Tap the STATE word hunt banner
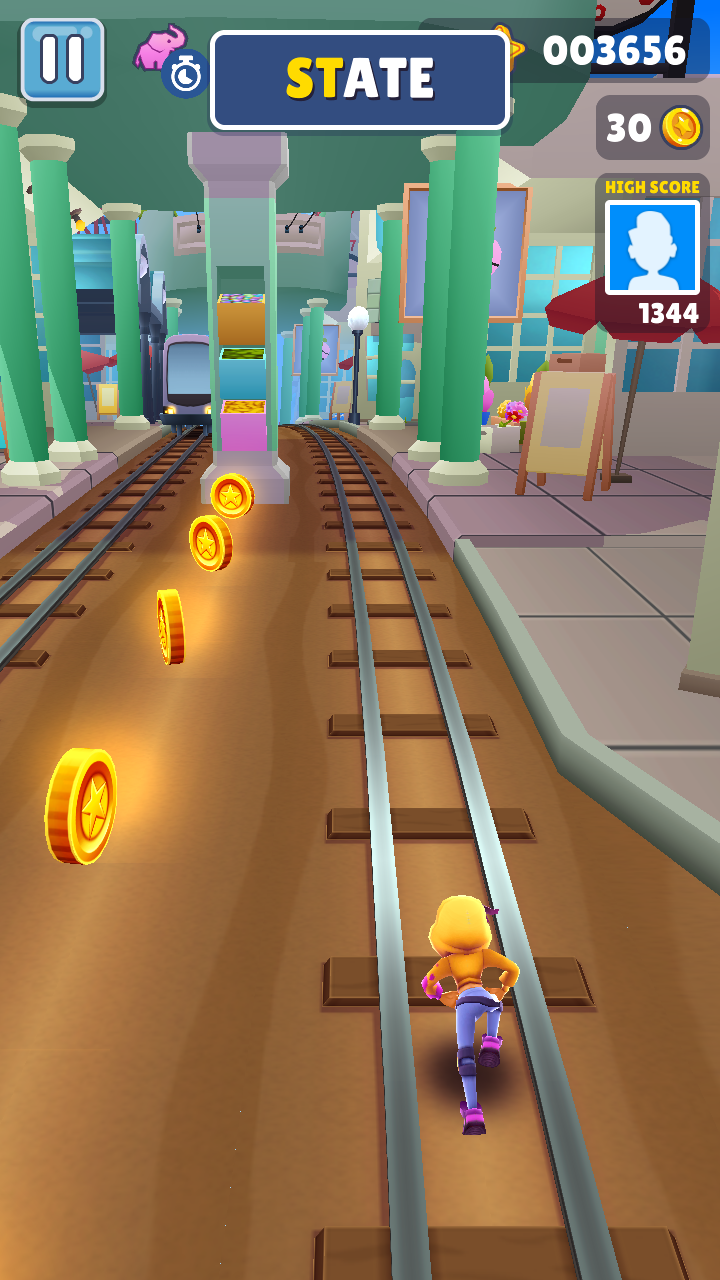The height and width of the screenshot is (1280, 720). pos(360,79)
